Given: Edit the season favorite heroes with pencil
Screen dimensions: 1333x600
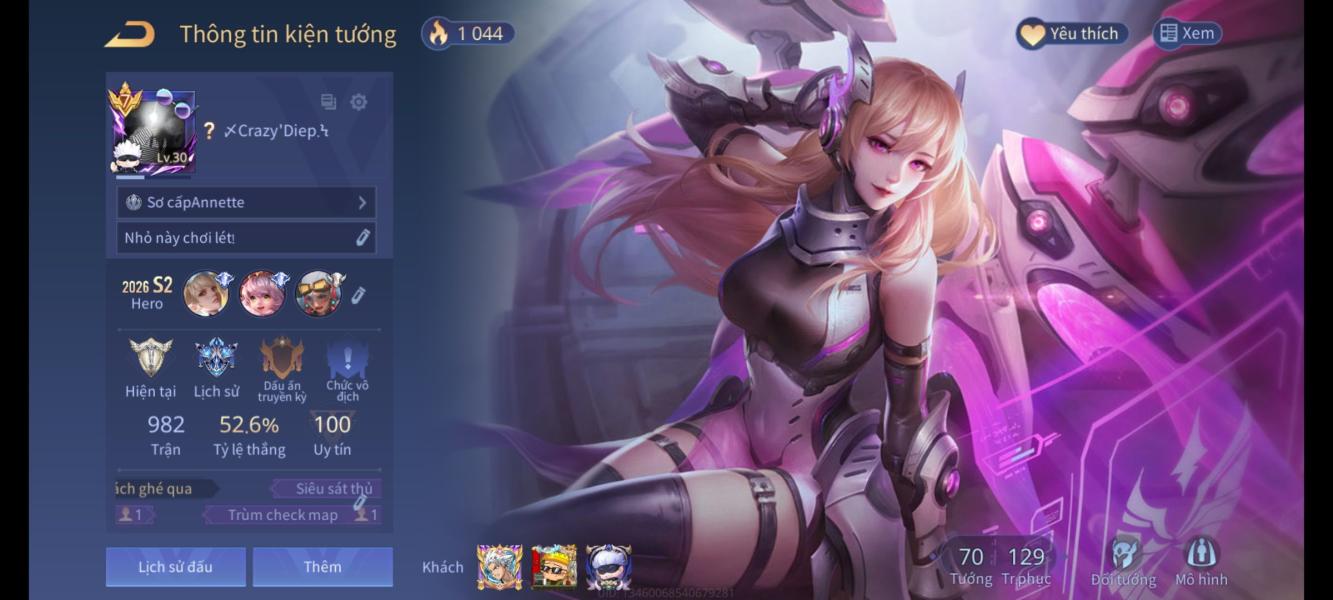Looking at the screenshot, I should click(x=359, y=295).
